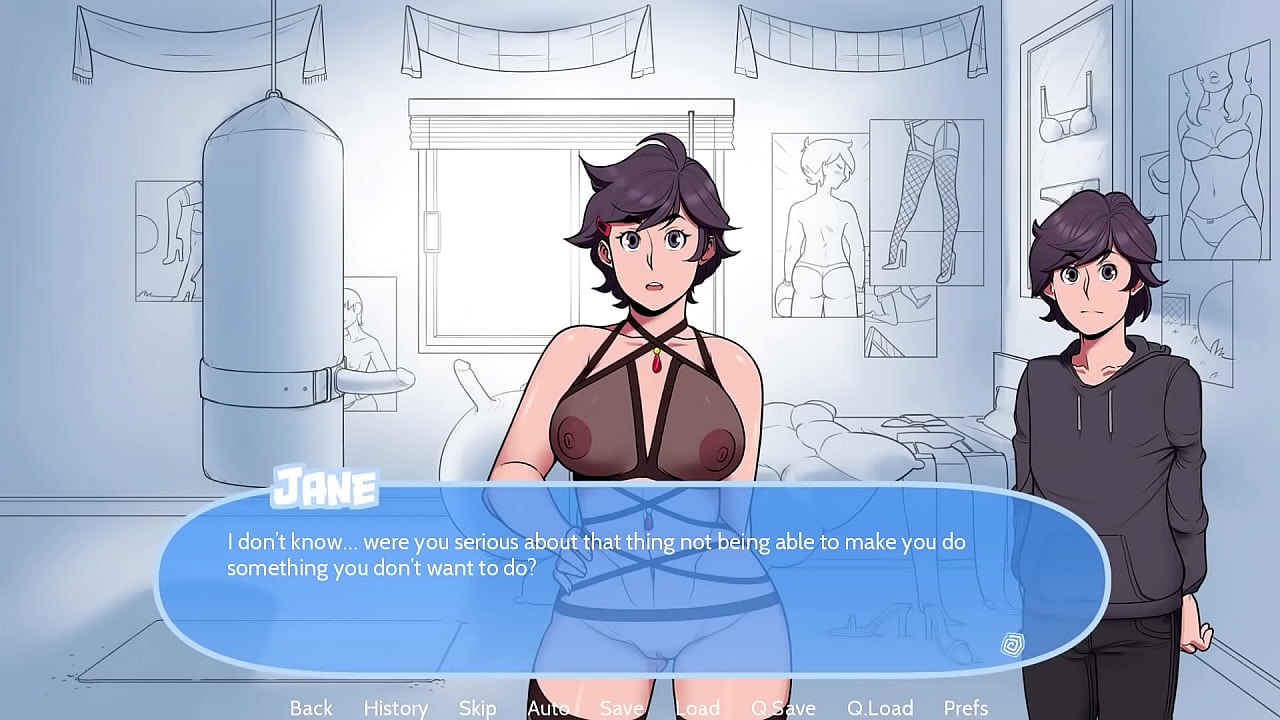Open the Load game screen
This screenshot has height=720, width=1280.
point(697,708)
